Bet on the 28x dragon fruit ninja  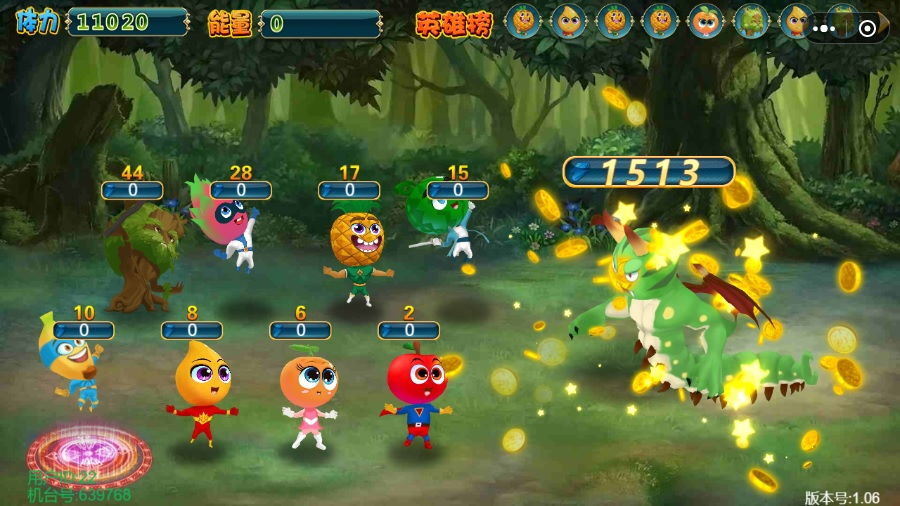(240, 190)
